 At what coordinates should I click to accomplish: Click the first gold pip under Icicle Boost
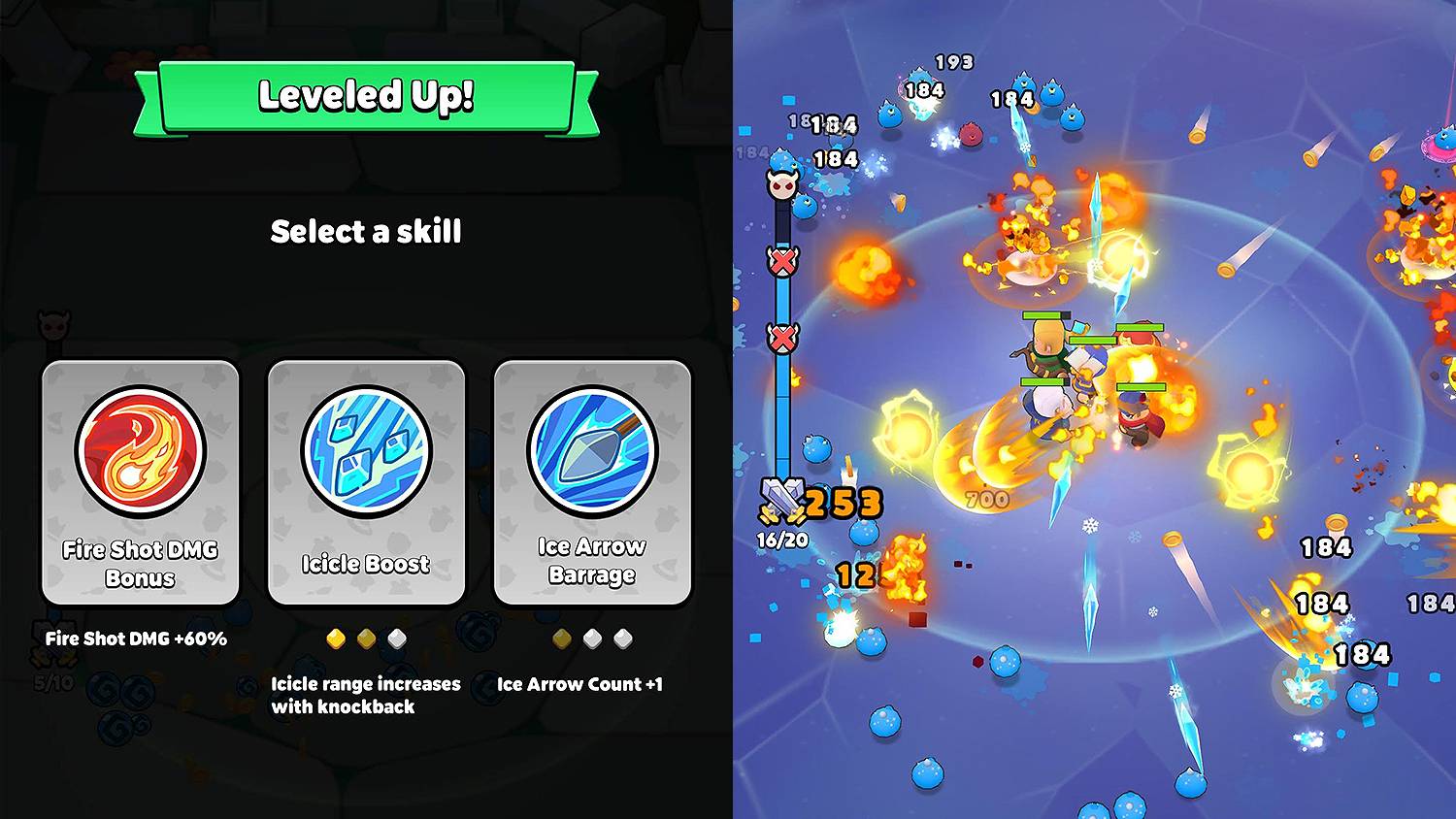click(337, 639)
